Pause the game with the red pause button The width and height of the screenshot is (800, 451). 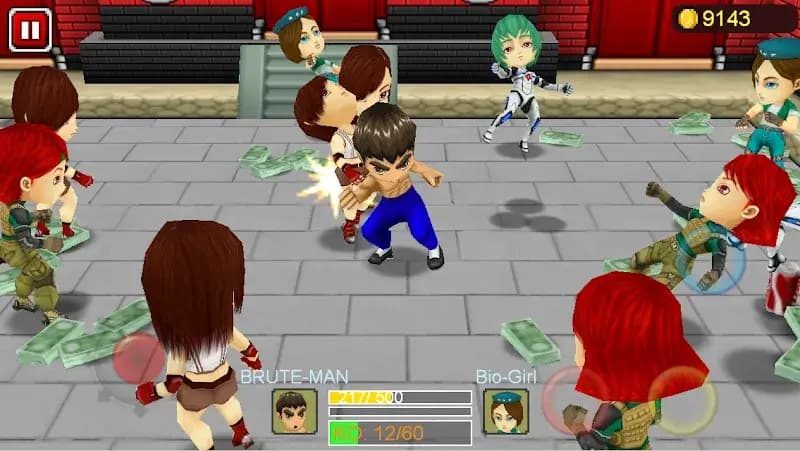pyautogui.click(x=30, y=30)
